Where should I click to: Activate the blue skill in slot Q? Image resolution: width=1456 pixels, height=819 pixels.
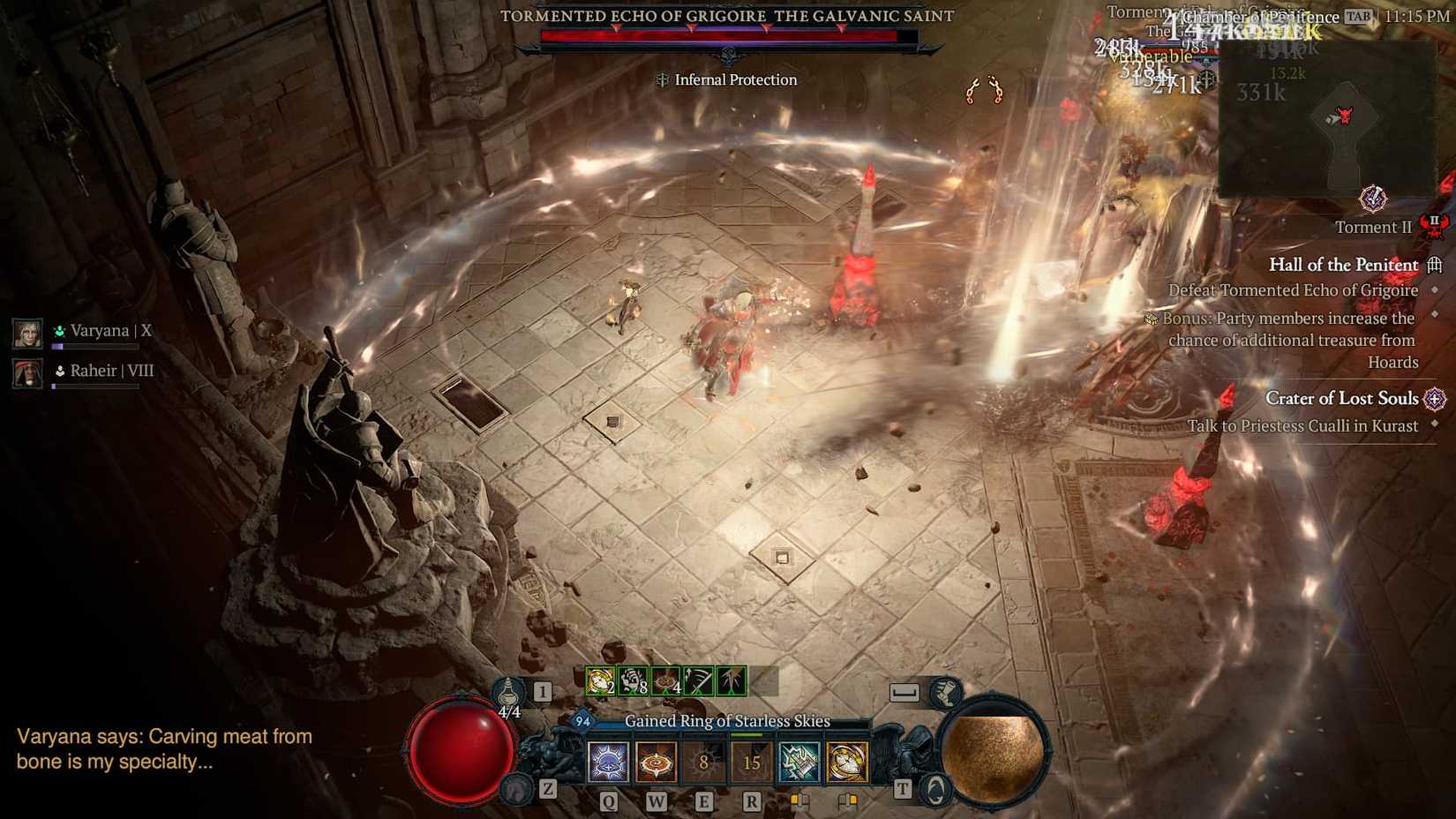point(607,762)
